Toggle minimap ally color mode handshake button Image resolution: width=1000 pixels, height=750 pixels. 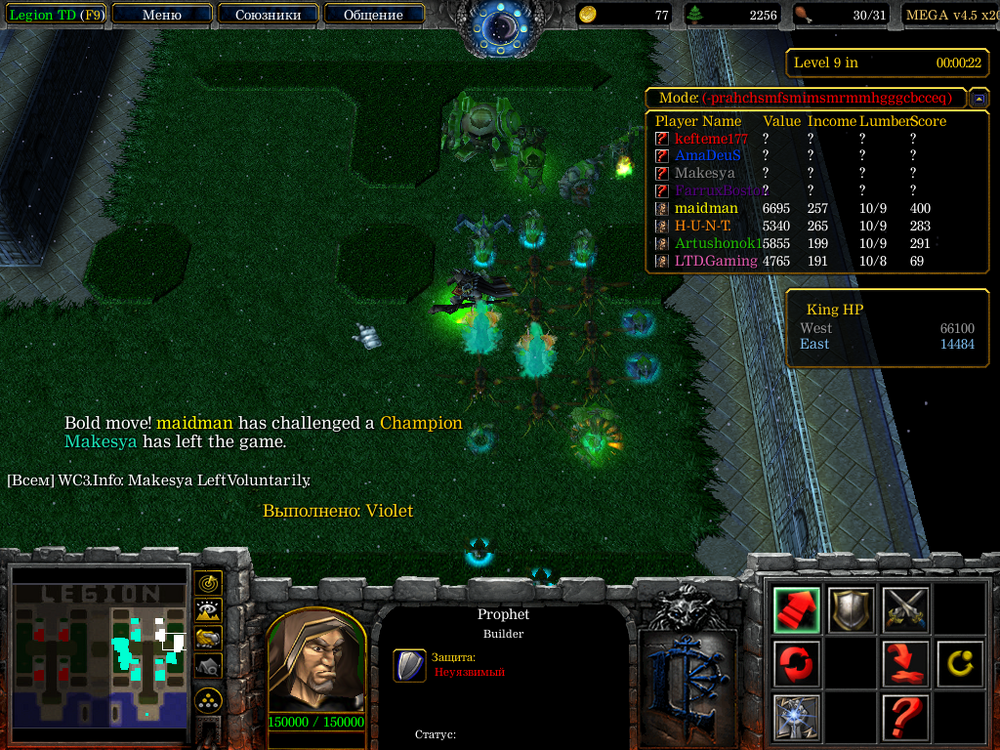[209, 637]
